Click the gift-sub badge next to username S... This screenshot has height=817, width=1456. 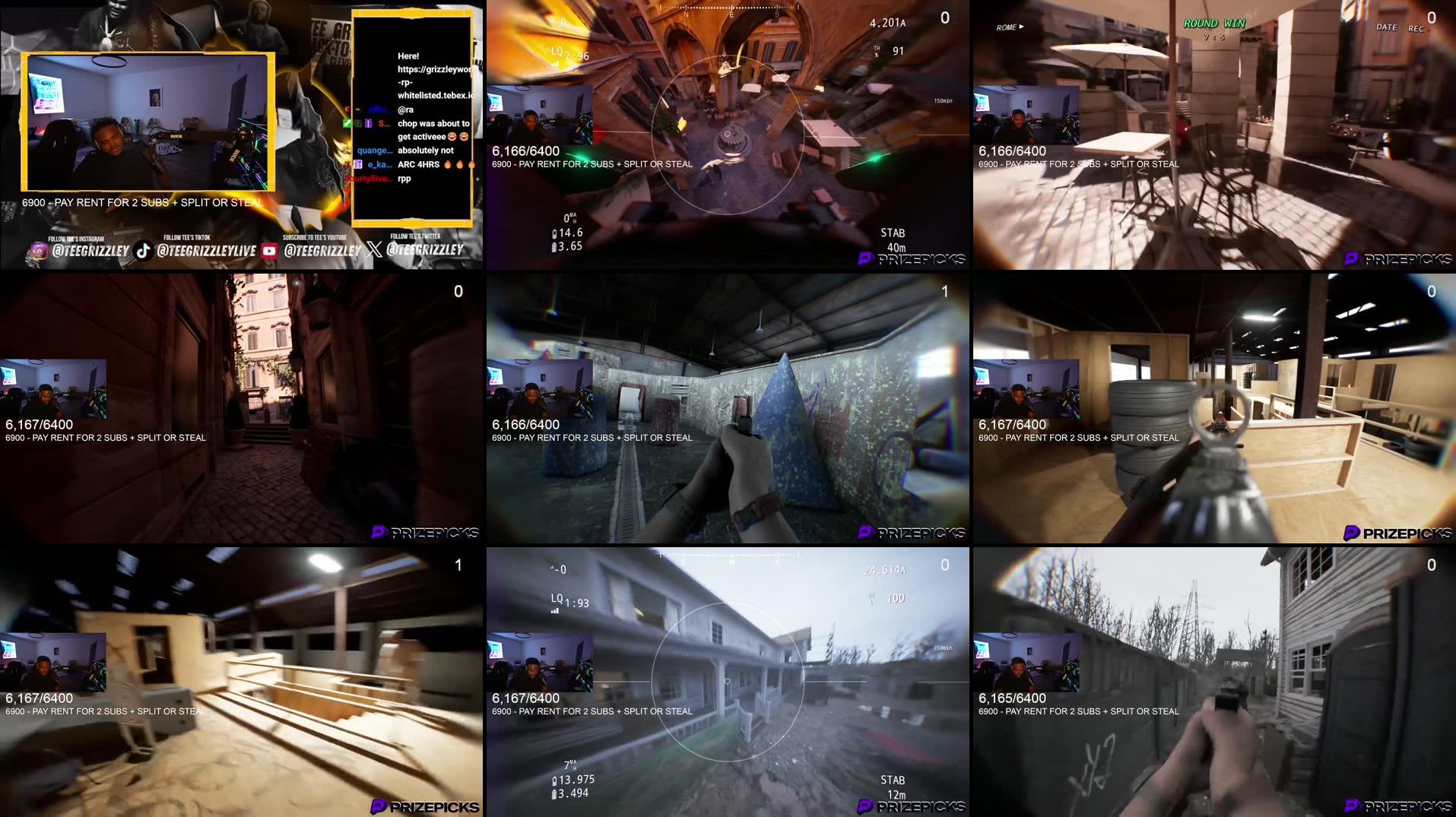369,124
